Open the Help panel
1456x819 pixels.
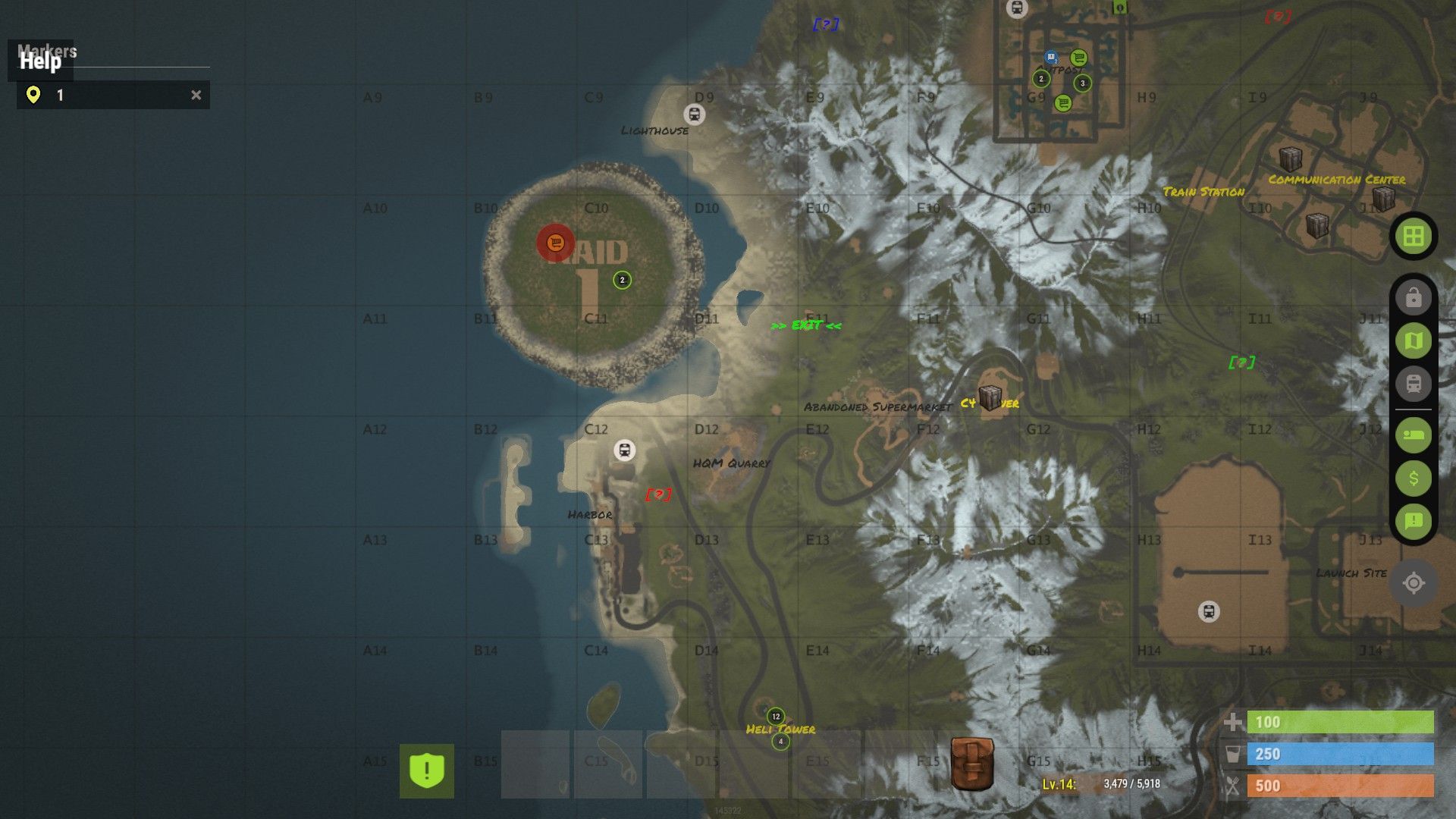[x=40, y=61]
